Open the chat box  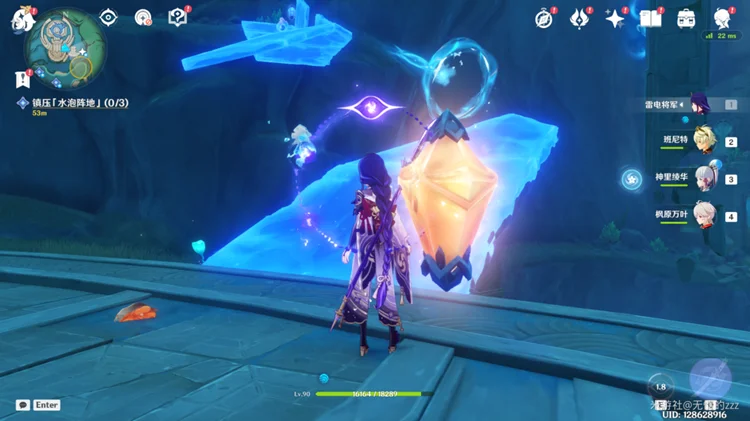[x=22, y=405]
